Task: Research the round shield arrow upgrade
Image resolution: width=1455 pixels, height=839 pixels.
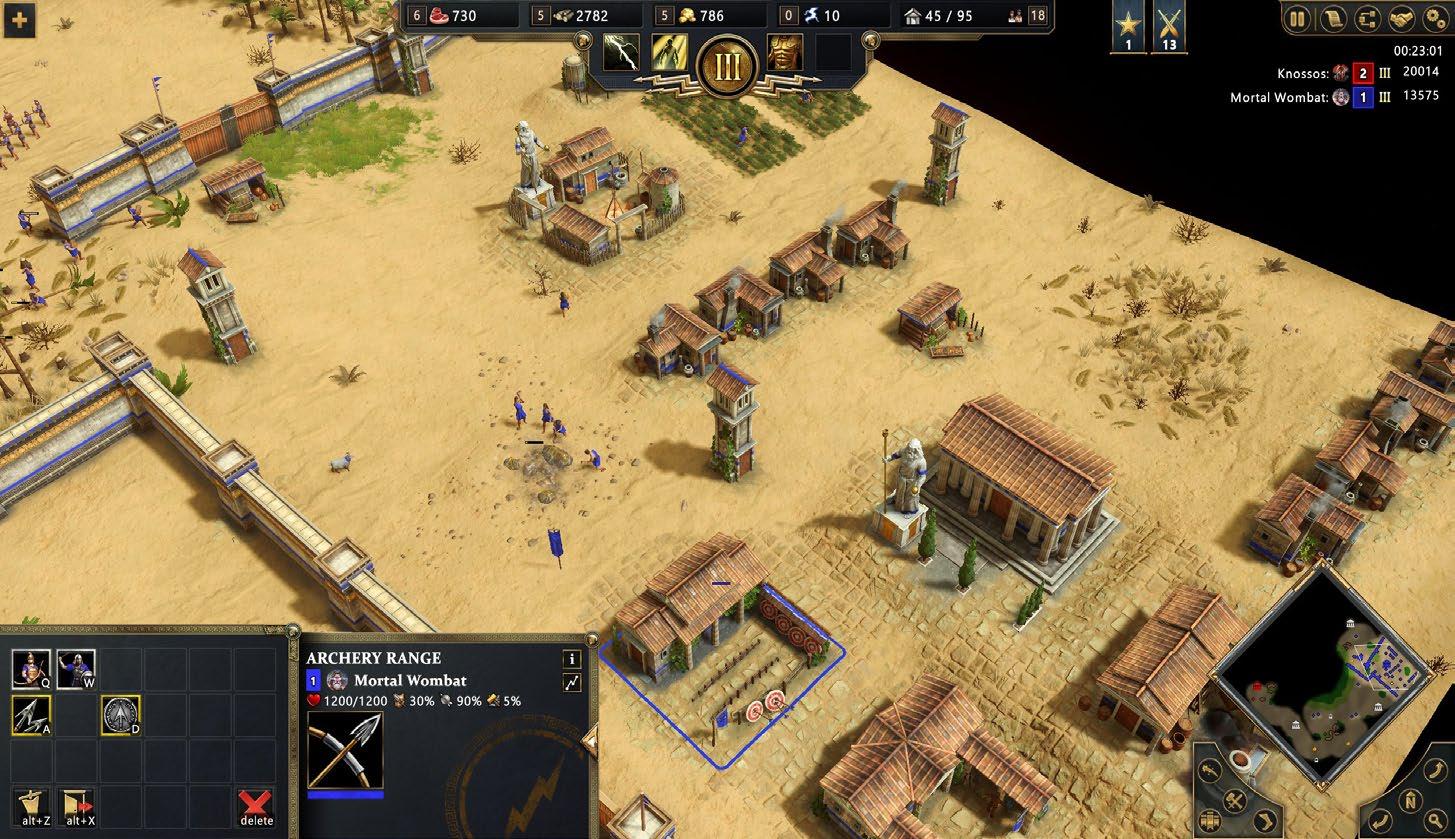Action: (121, 715)
